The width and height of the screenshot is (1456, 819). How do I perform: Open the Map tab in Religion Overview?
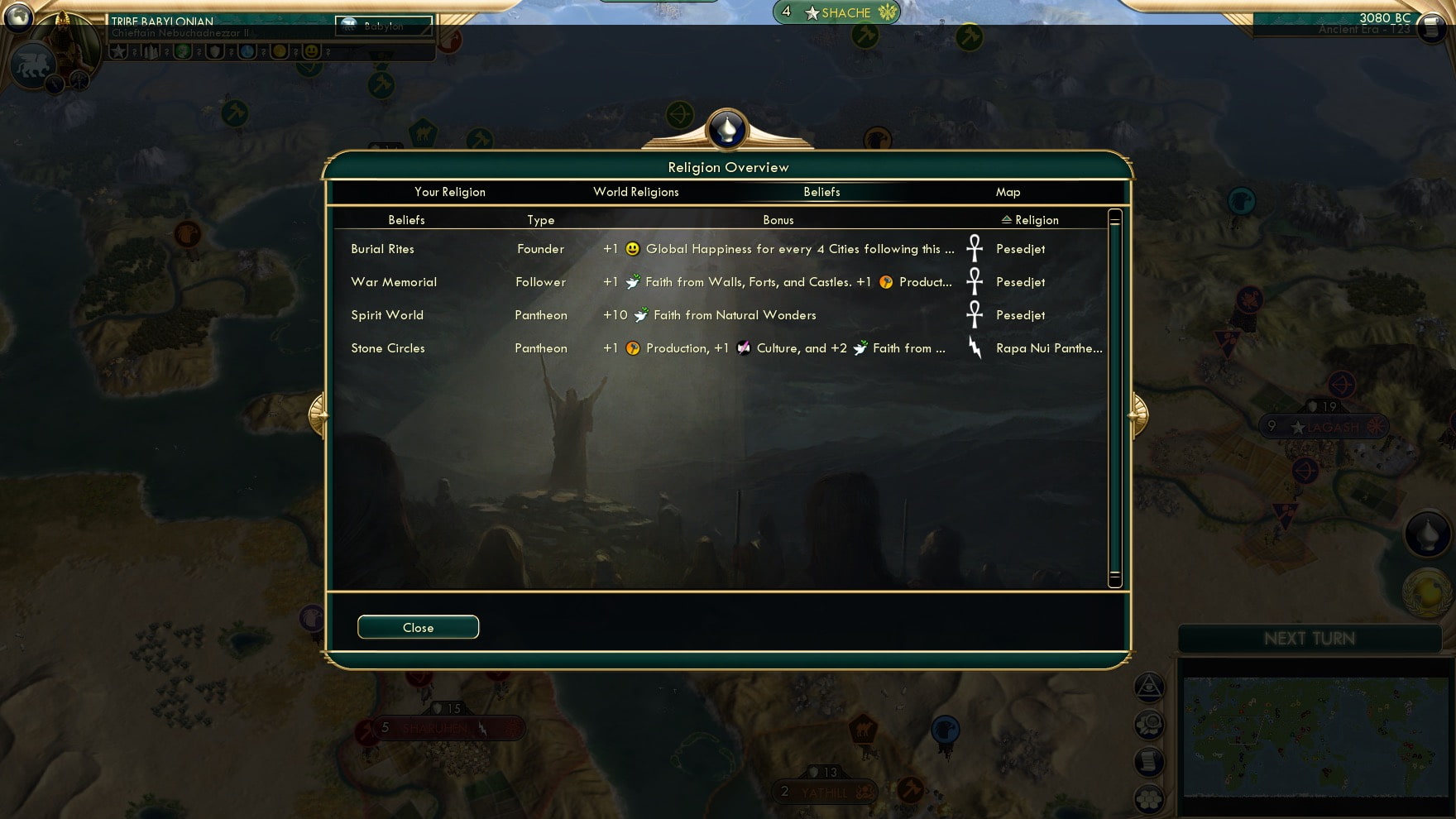(1008, 191)
